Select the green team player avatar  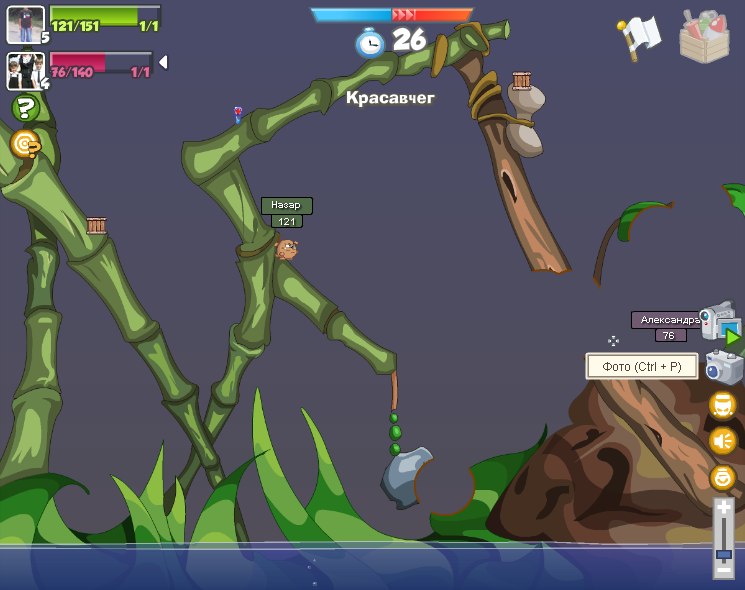pyautogui.click(x=25, y=24)
